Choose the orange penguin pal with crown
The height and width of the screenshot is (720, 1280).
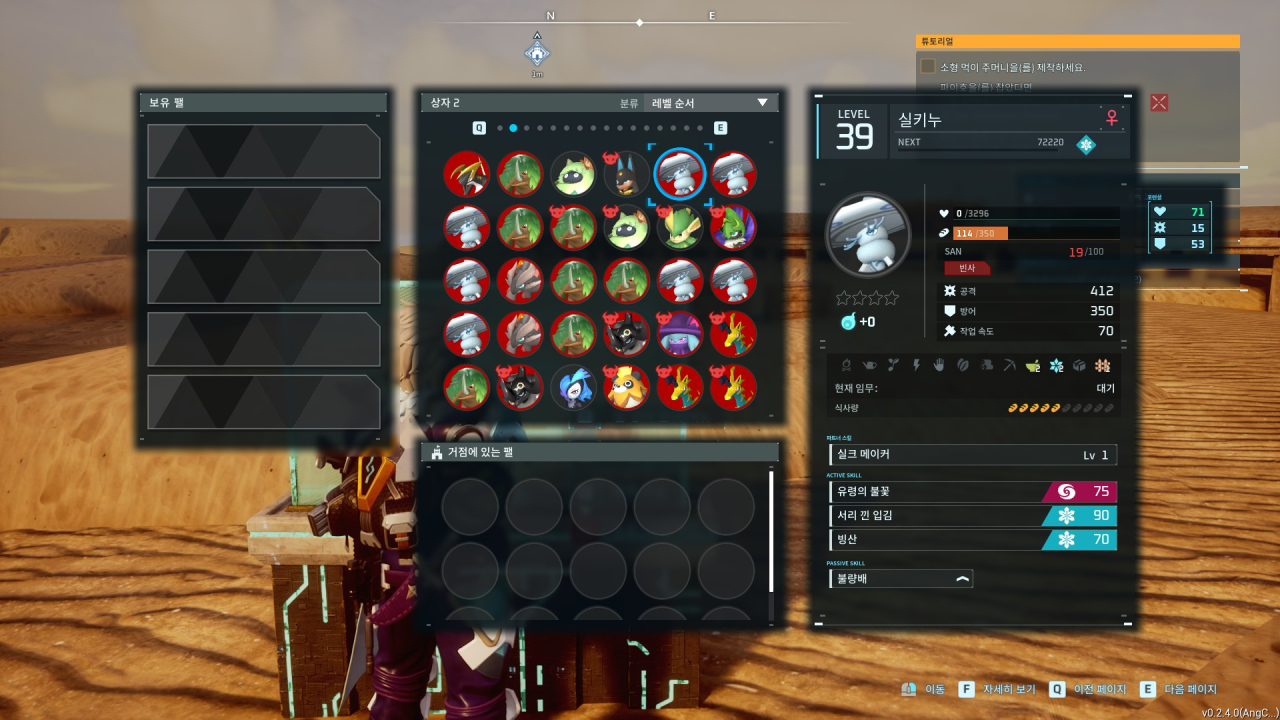pos(627,387)
